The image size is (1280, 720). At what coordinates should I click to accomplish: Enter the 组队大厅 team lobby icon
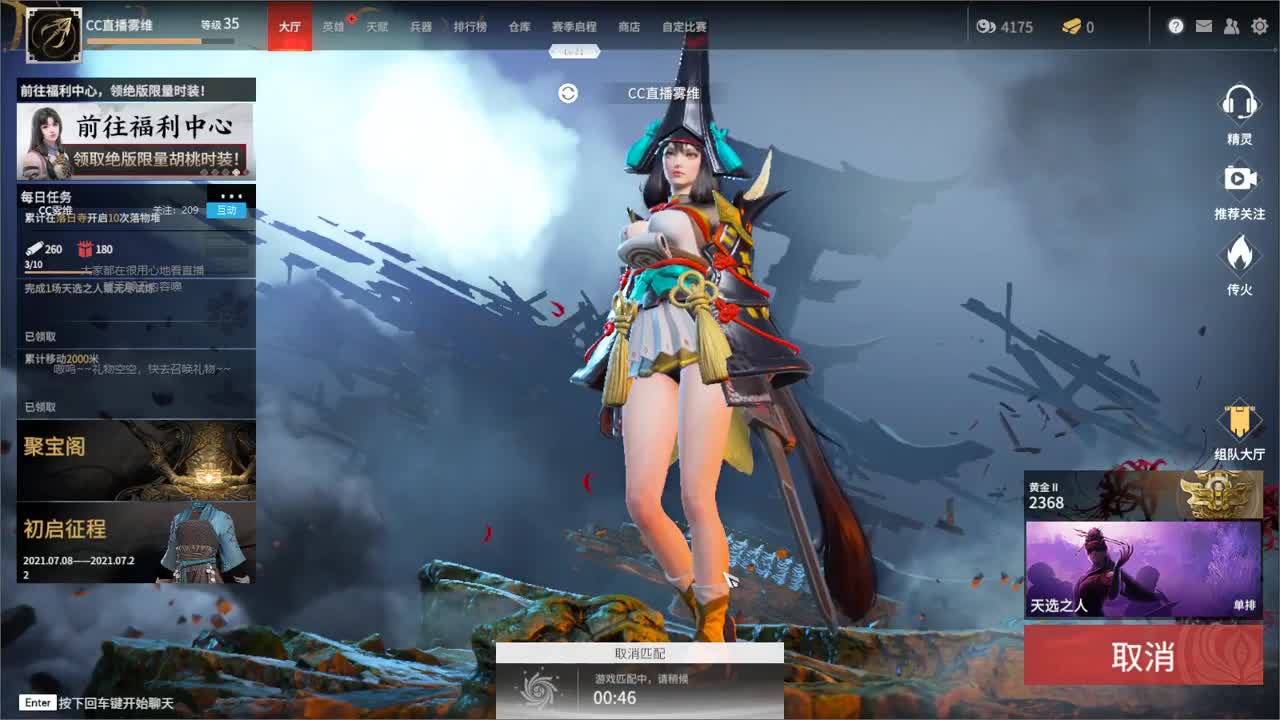click(1241, 420)
